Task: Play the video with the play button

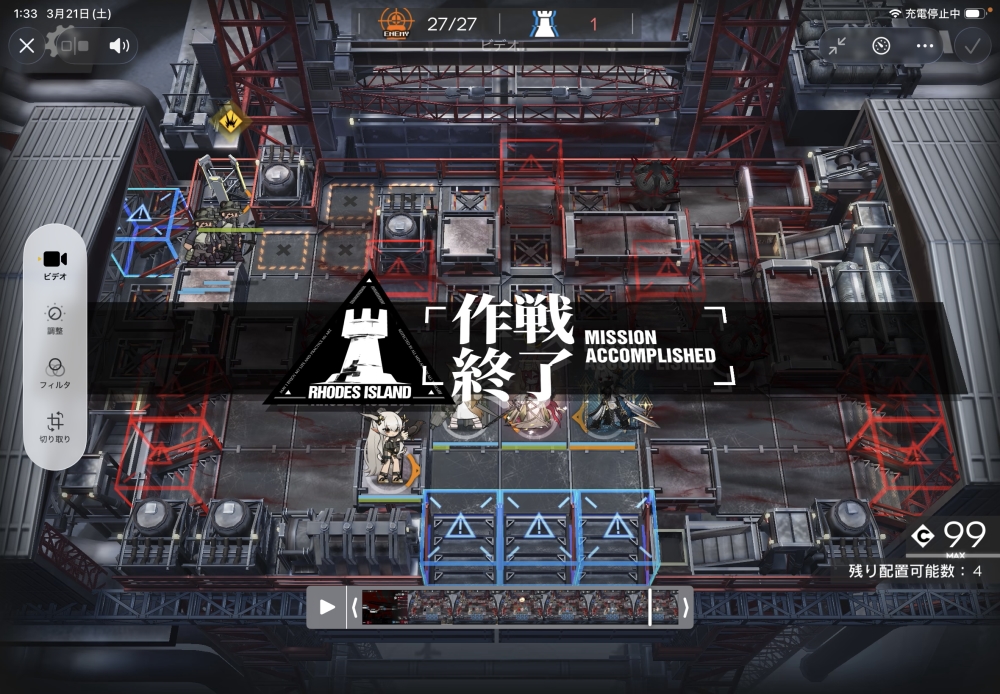Action: coord(327,607)
